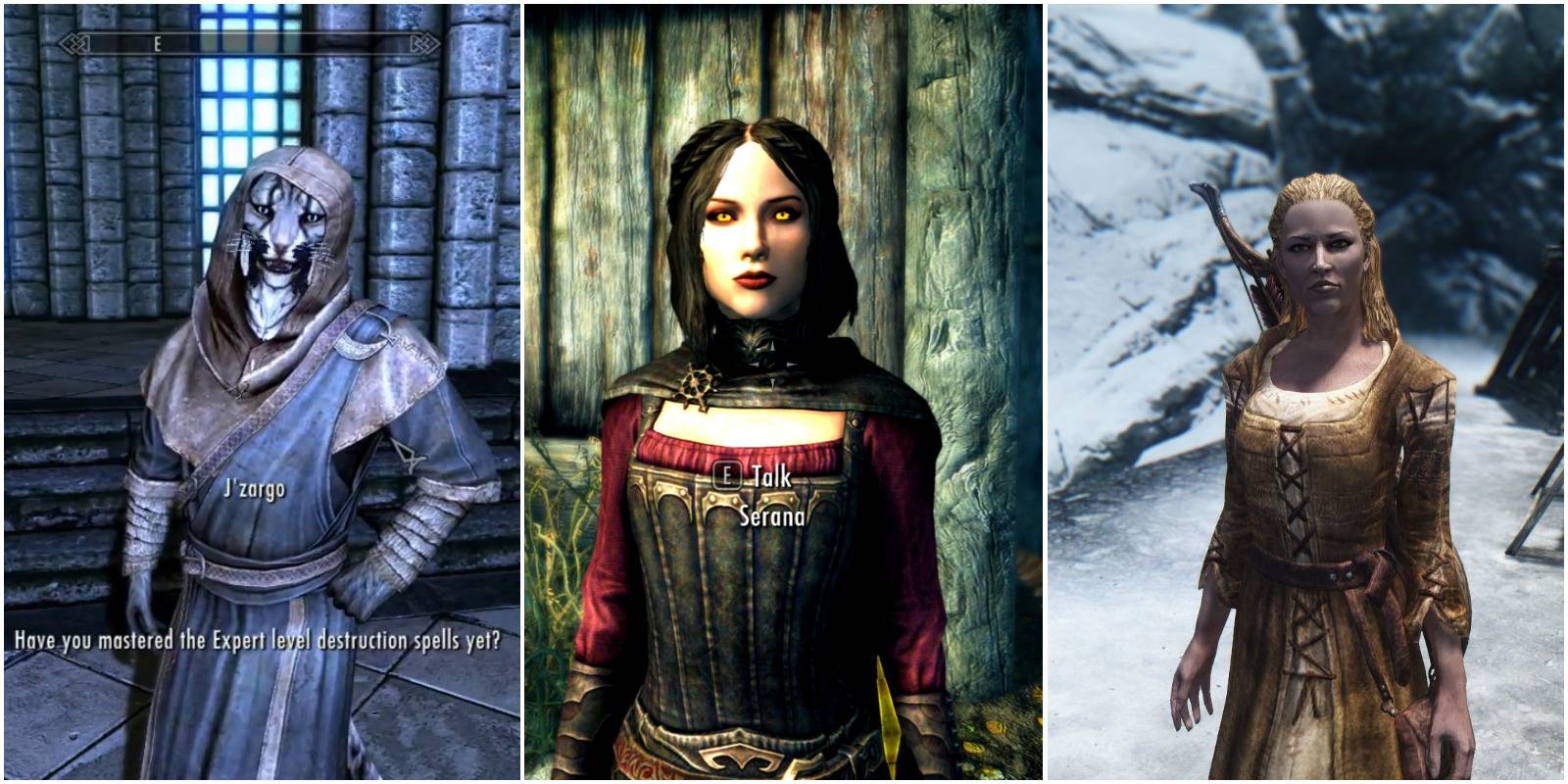Click the left chevron ornament on the compass bar
1568x784 pixels.
pos(75,44)
